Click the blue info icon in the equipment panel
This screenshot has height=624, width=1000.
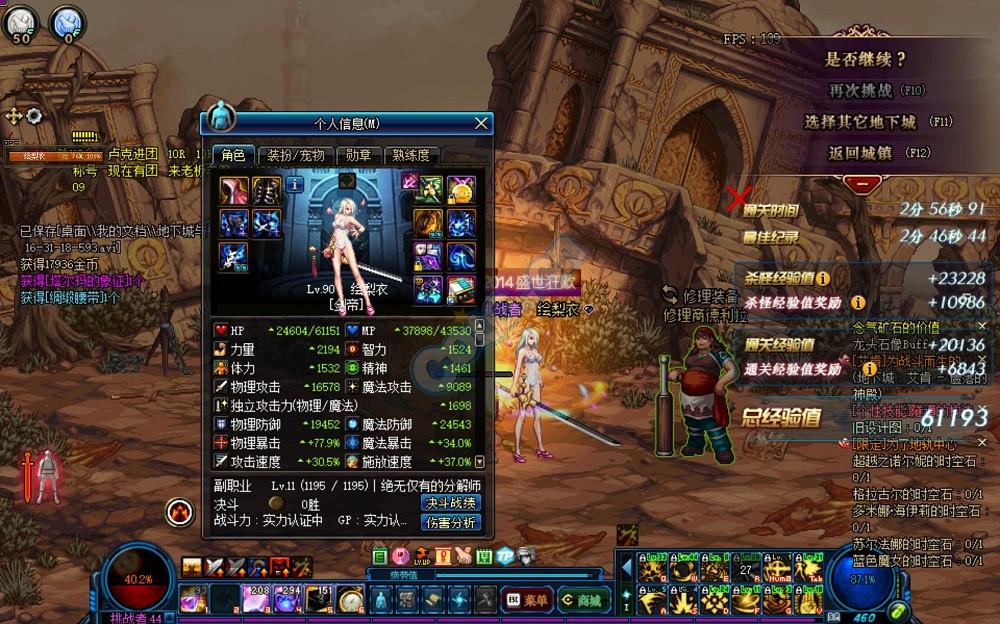coord(295,184)
